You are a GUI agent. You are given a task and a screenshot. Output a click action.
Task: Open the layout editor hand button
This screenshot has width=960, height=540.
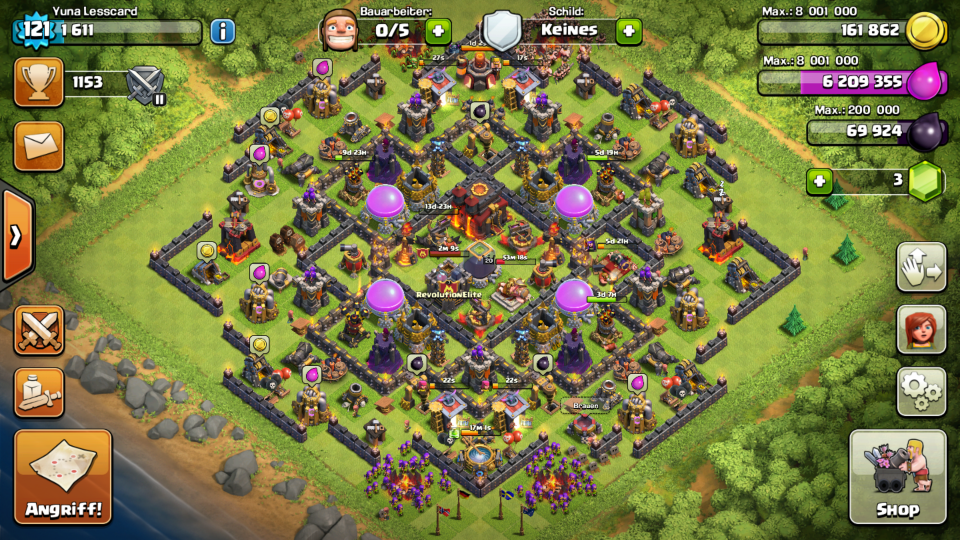point(921,267)
